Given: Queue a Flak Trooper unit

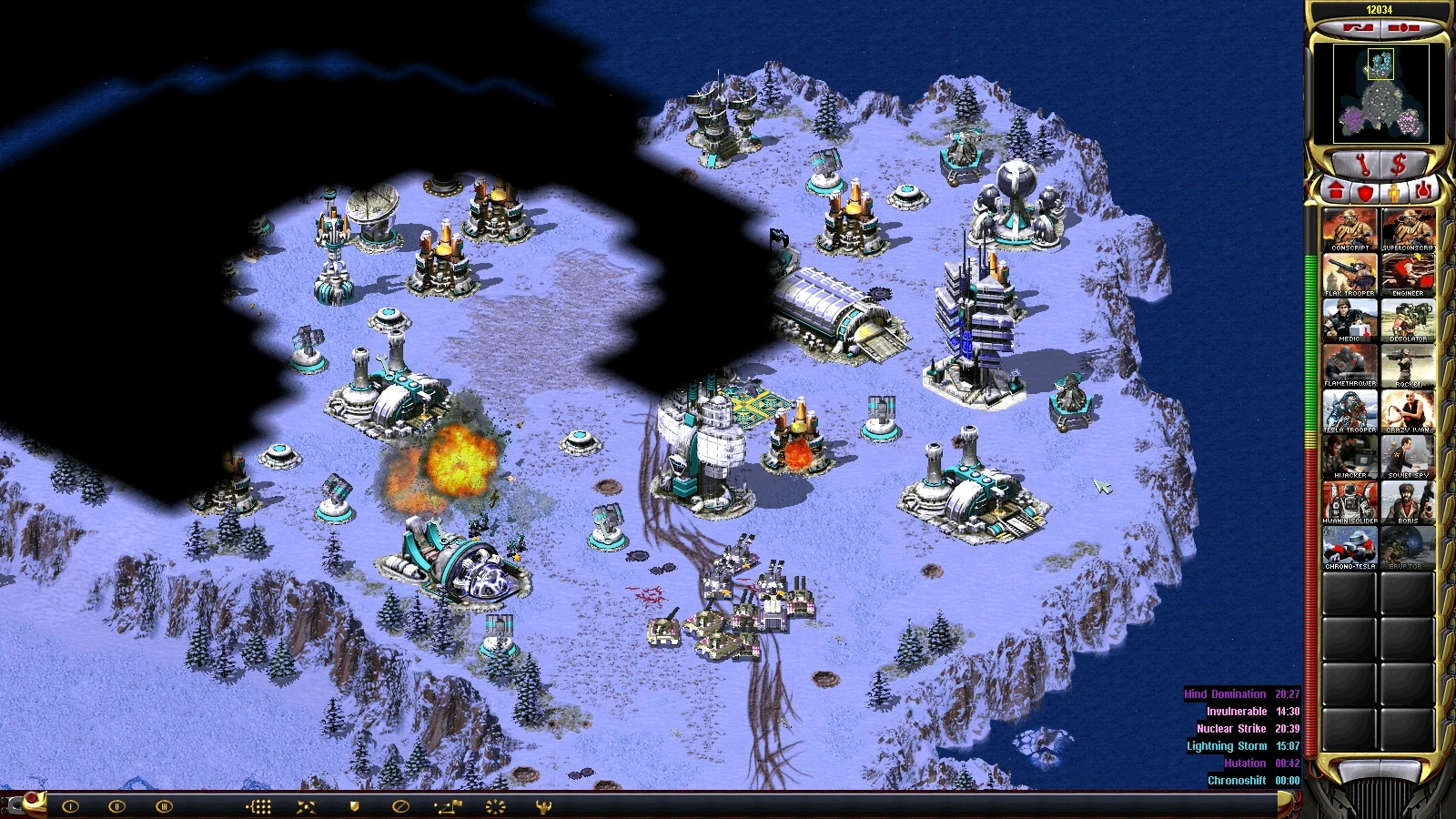Looking at the screenshot, I should click(x=1350, y=274).
